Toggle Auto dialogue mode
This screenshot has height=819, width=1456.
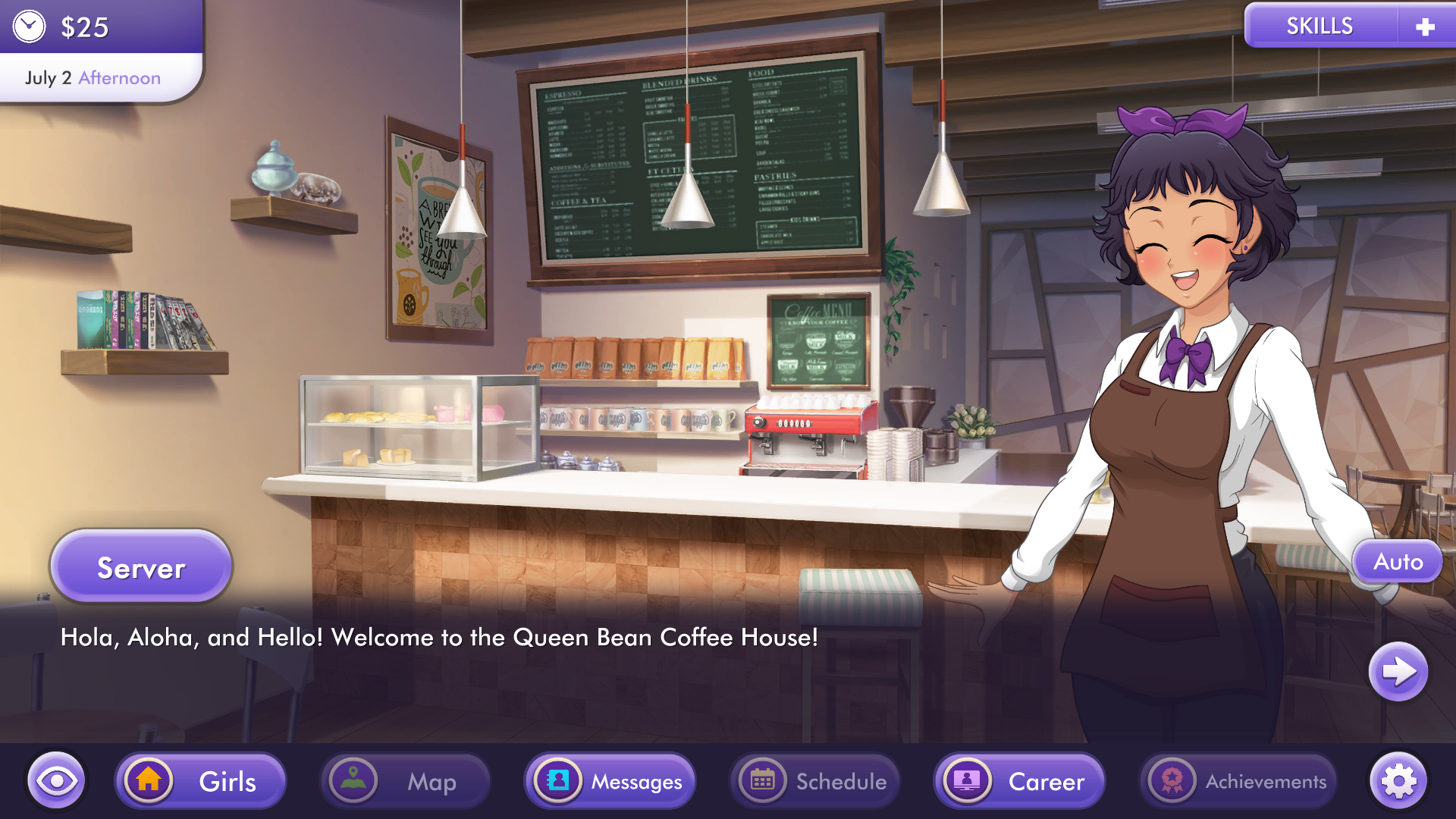(1398, 562)
